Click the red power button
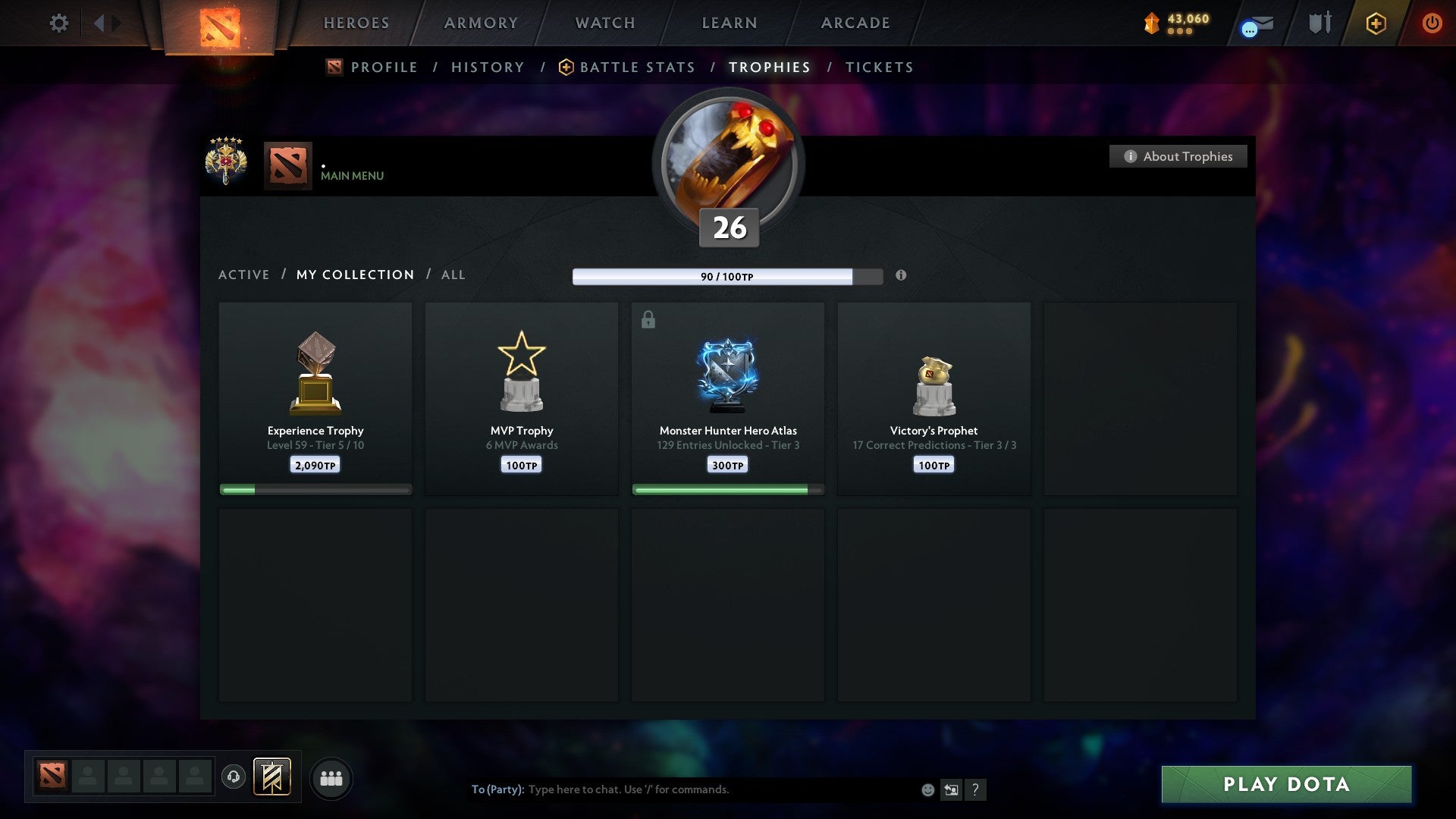Viewport: 1456px width, 819px height. (1432, 24)
